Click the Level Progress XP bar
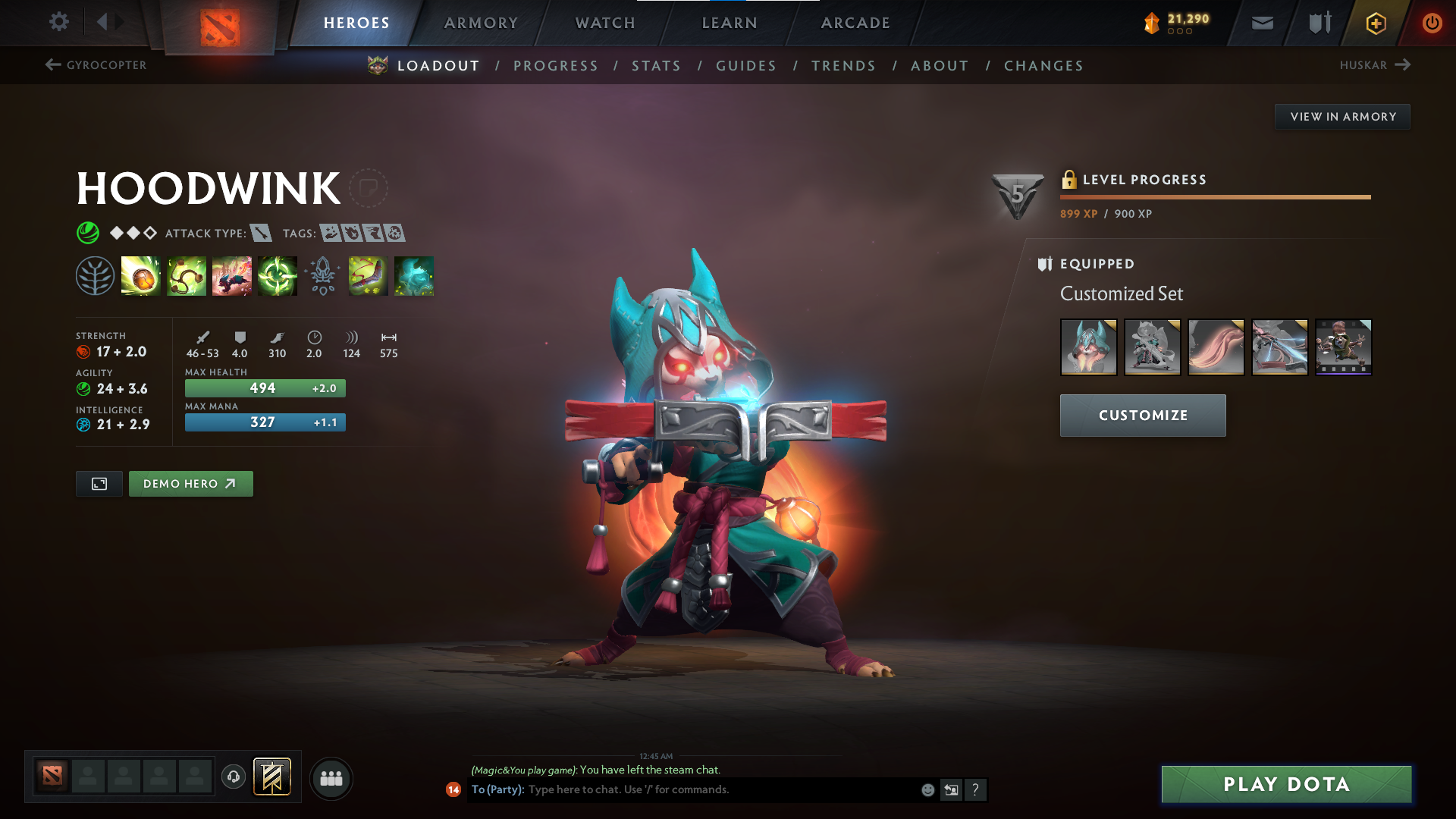This screenshot has height=819, width=1456. (1213, 197)
